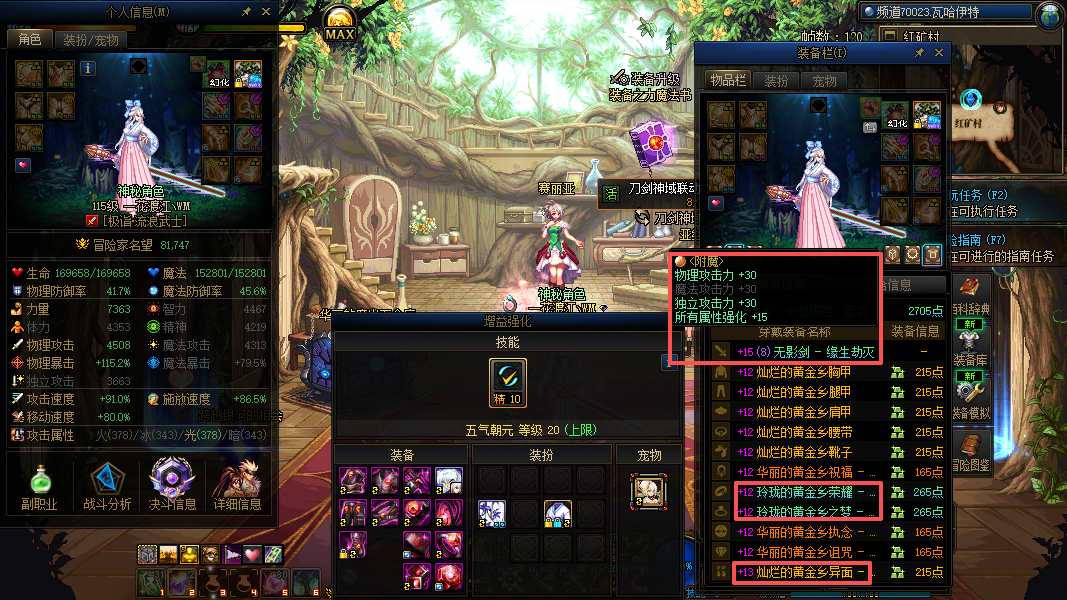This screenshot has height=600, width=1067.
Task: Close the 装备栏 equipment window
Action: 938,53
